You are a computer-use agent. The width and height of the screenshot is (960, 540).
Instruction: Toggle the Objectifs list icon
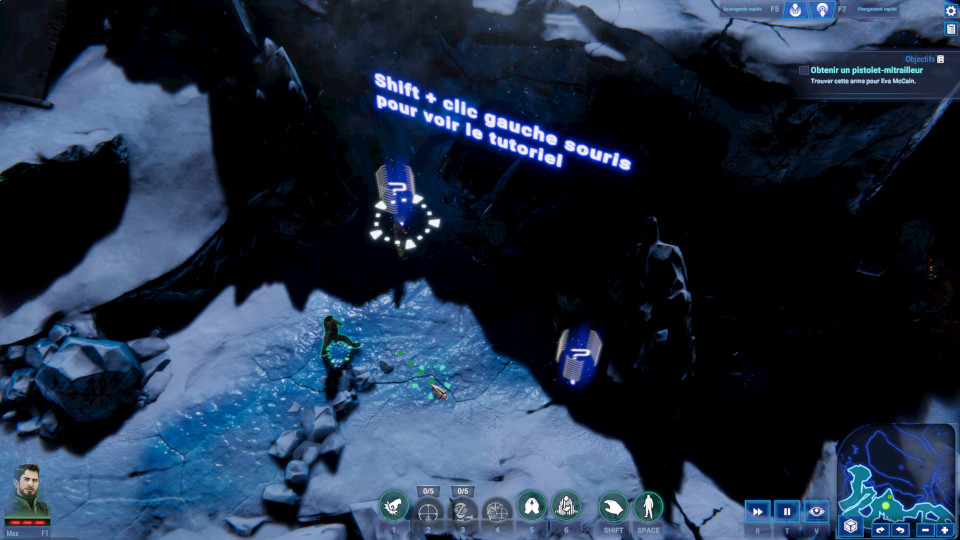click(x=941, y=59)
